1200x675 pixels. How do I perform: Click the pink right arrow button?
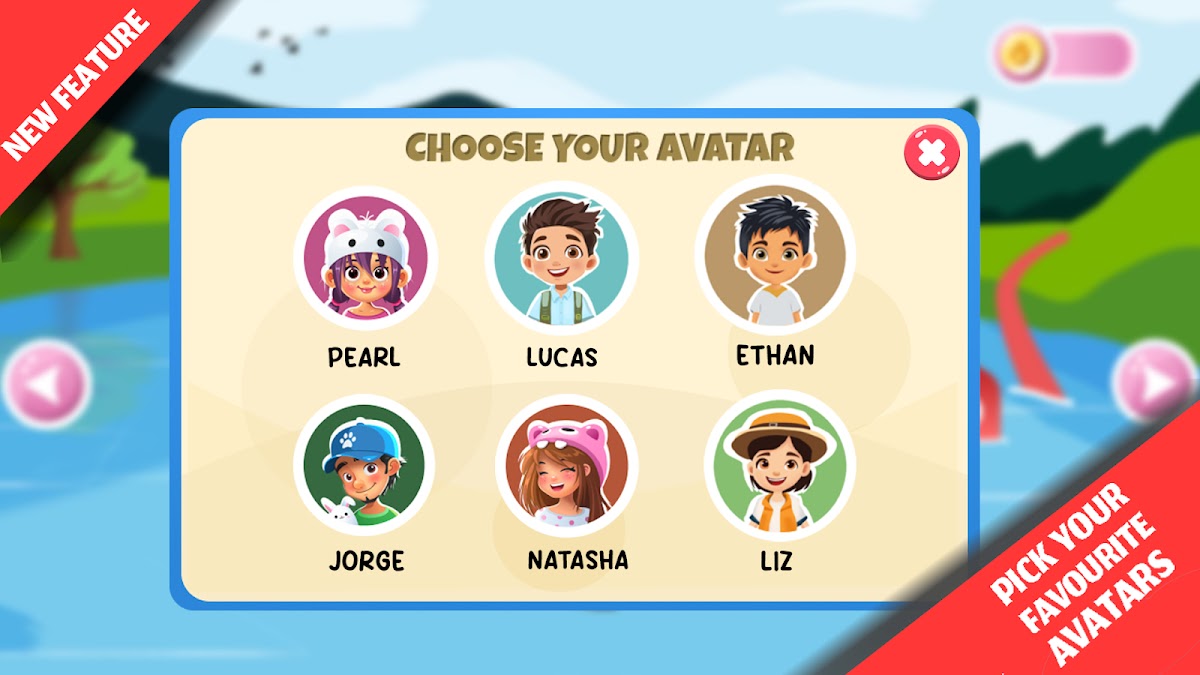1154,383
